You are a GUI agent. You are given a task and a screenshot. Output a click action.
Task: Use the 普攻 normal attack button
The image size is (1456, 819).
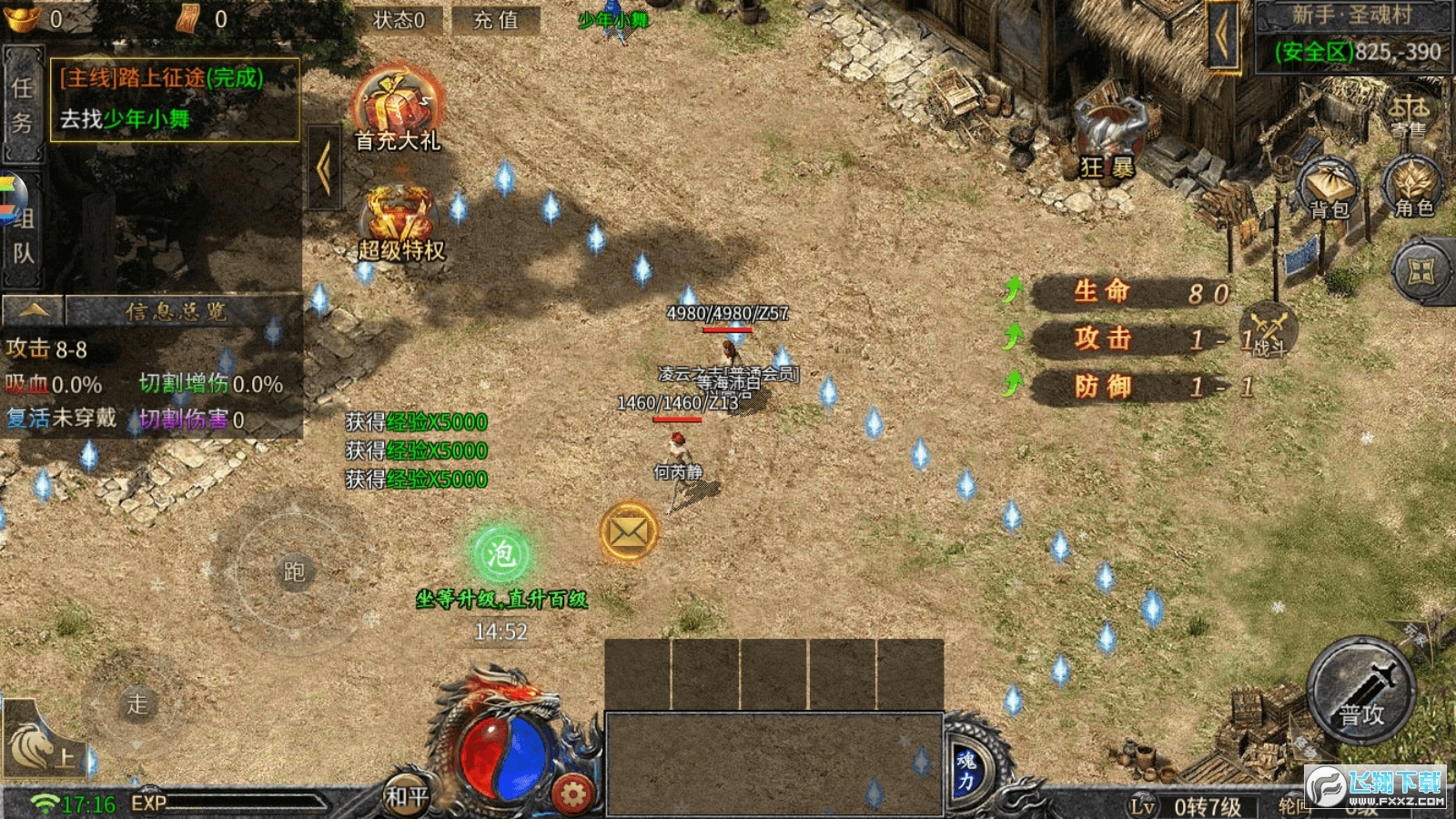pyautogui.click(x=1360, y=692)
